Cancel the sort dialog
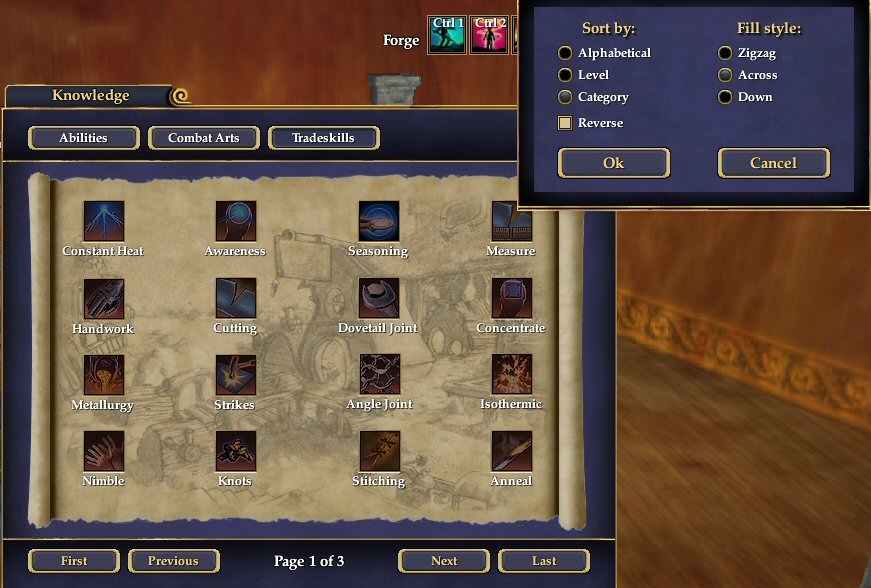This screenshot has height=588, width=871. pos(773,163)
